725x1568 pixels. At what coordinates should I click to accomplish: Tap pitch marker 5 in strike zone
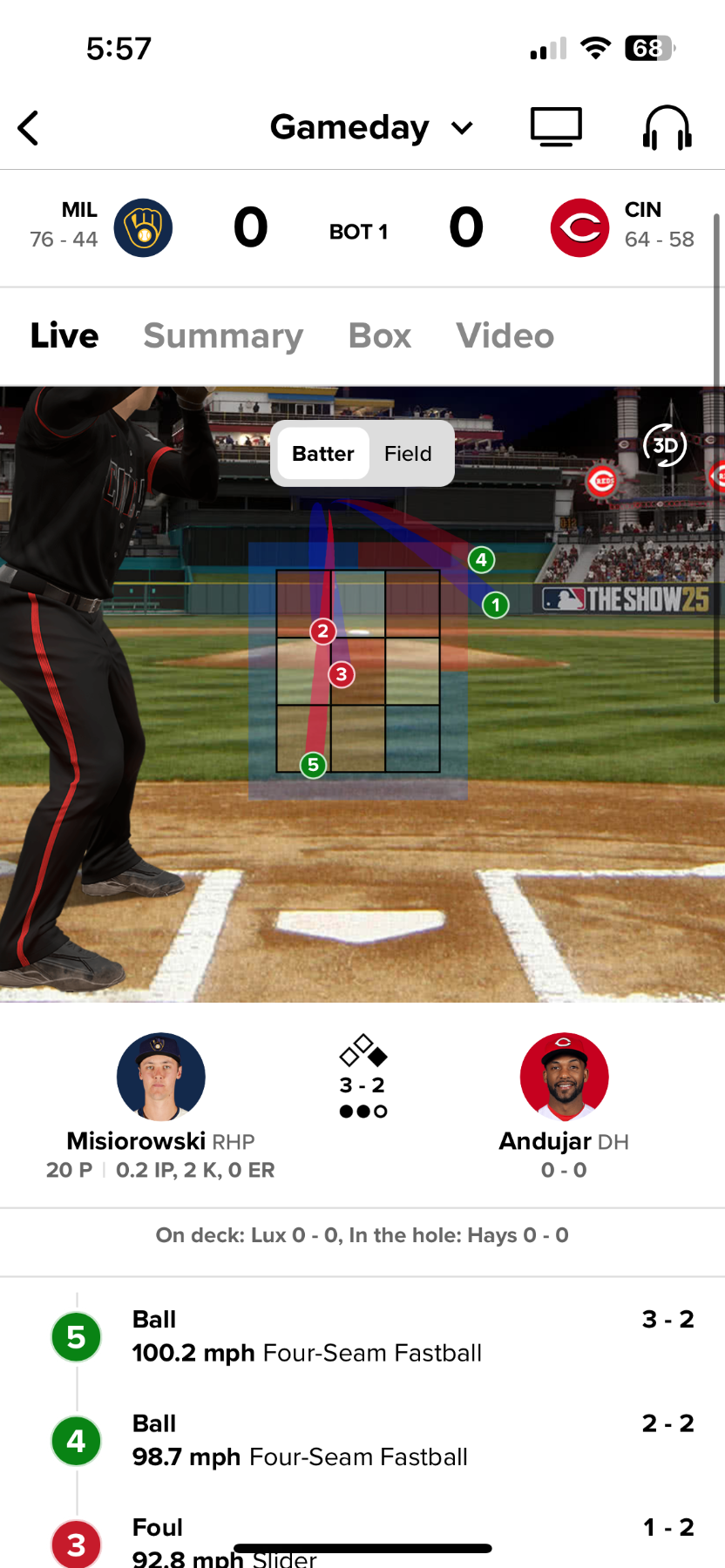coord(313,765)
